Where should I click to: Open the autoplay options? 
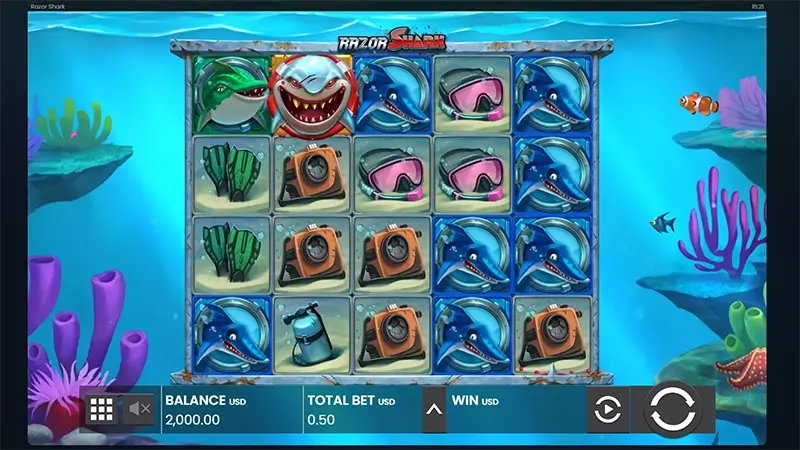(608, 410)
